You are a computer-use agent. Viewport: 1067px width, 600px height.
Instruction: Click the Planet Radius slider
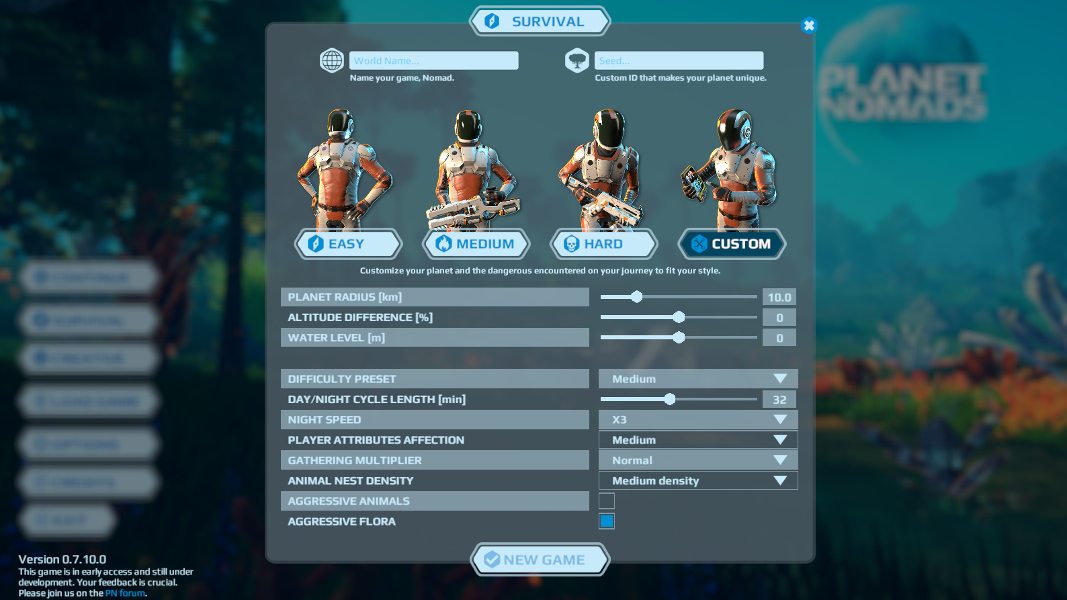[x=678, y=297]
